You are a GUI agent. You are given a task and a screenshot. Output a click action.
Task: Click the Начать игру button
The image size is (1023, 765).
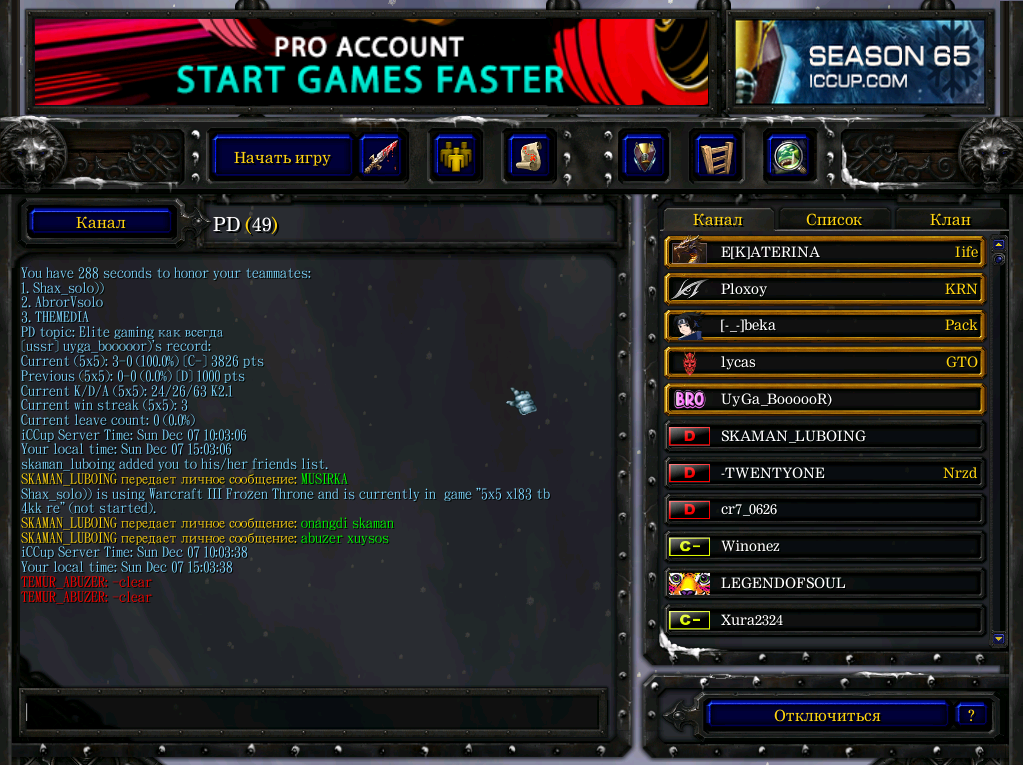(283, 157)
